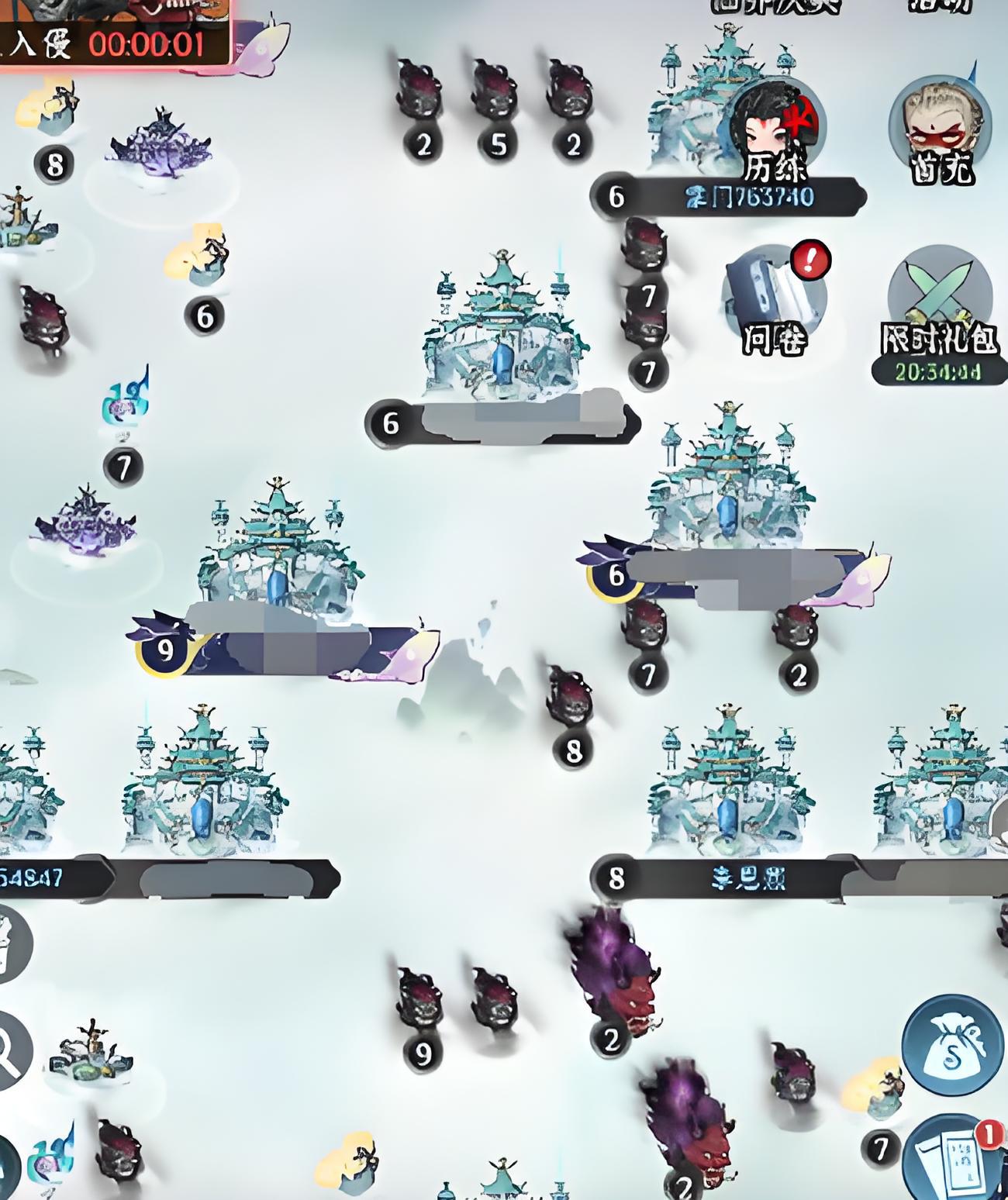Open the document icon with red badge
The image size is (1008, 1200).
tap(956, 1160)
